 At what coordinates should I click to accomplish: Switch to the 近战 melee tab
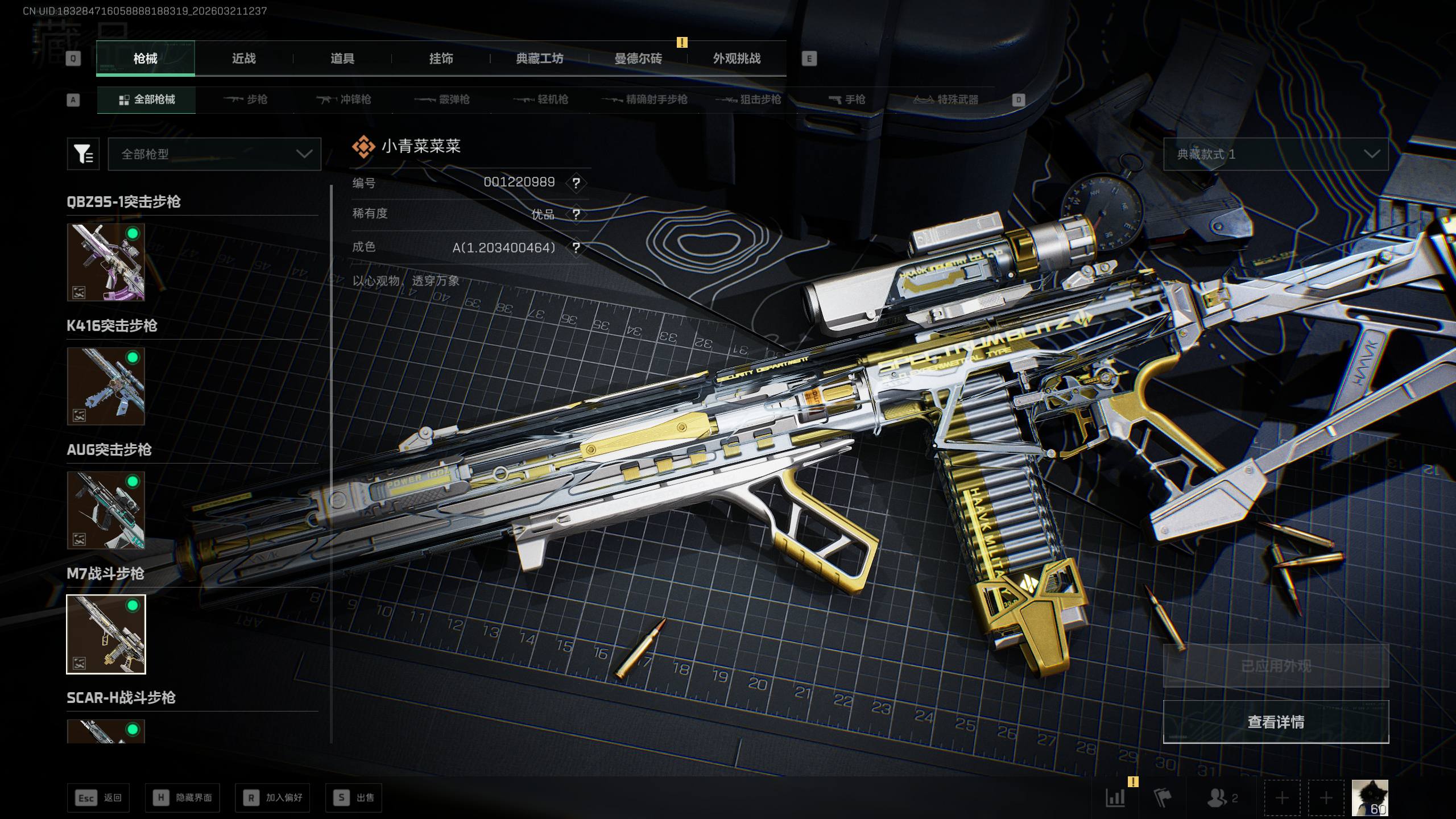pos(244,59)
